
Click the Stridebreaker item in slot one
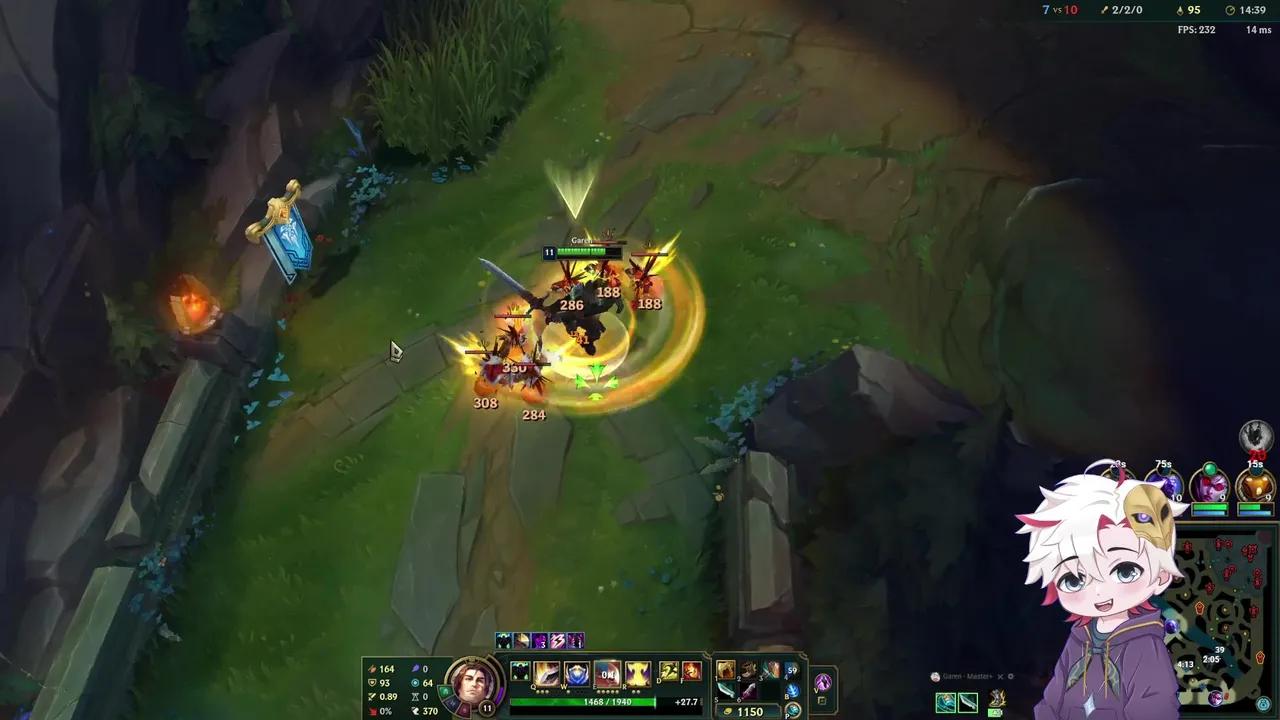tap(725, 669)
